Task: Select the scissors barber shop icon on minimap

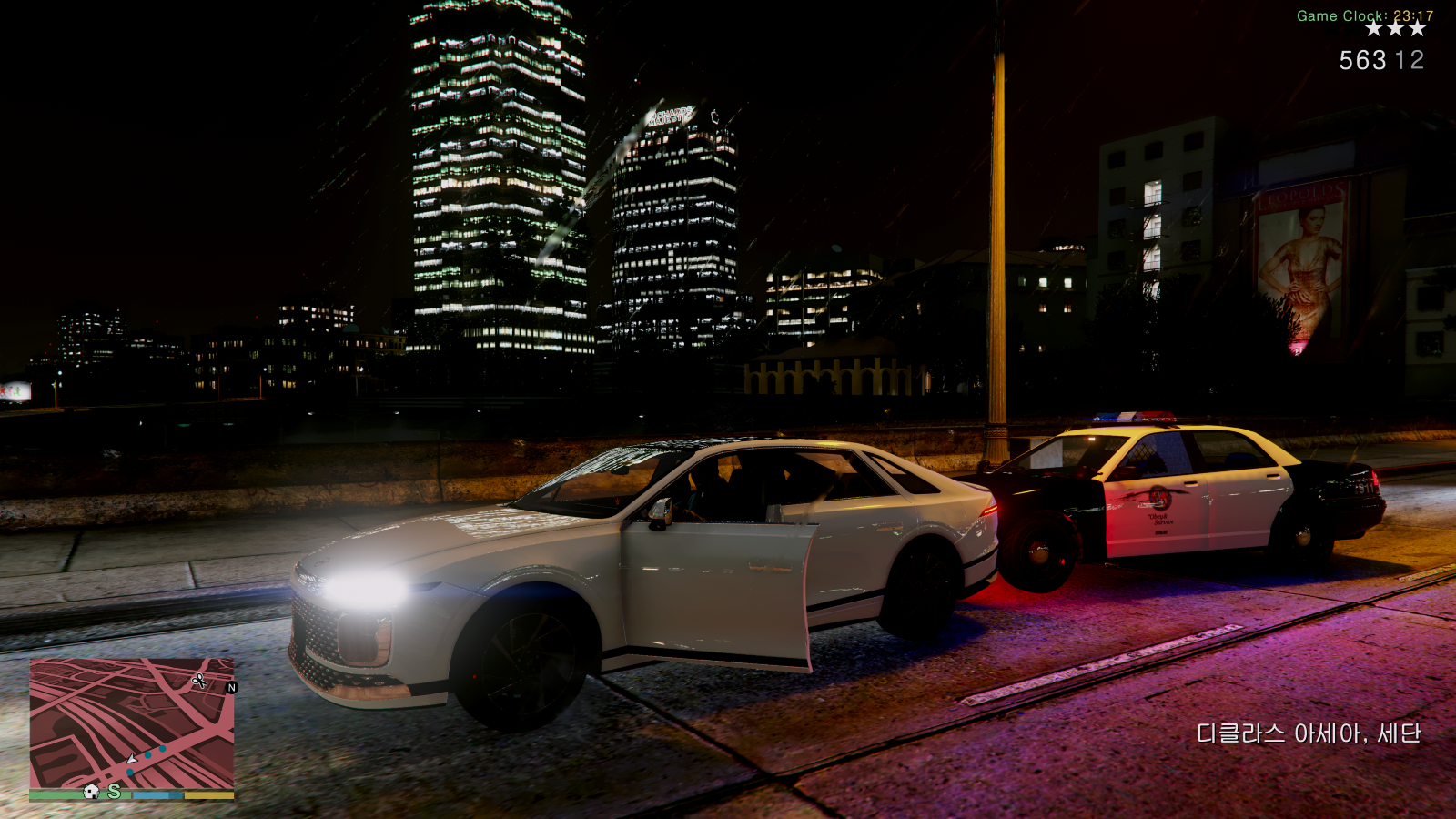Action: (199, 681)
